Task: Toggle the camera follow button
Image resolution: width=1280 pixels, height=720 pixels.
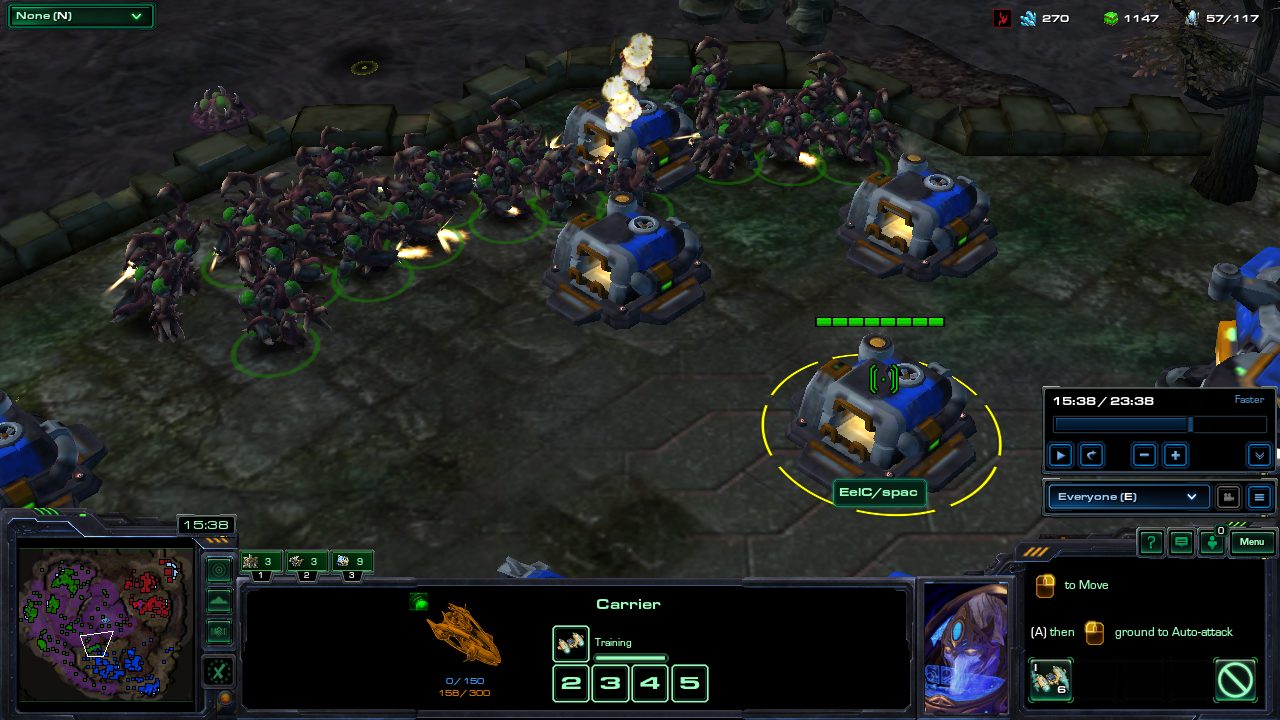Action: [x=1227, y=497]
